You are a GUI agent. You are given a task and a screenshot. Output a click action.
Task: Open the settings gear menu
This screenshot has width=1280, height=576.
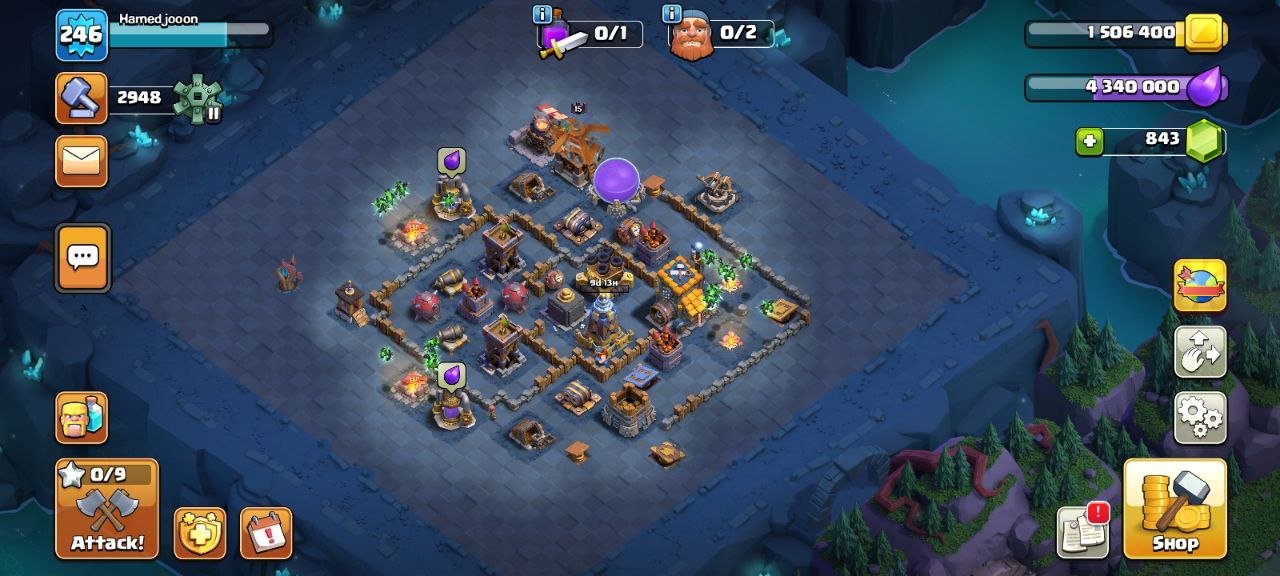pos(1200,417)
